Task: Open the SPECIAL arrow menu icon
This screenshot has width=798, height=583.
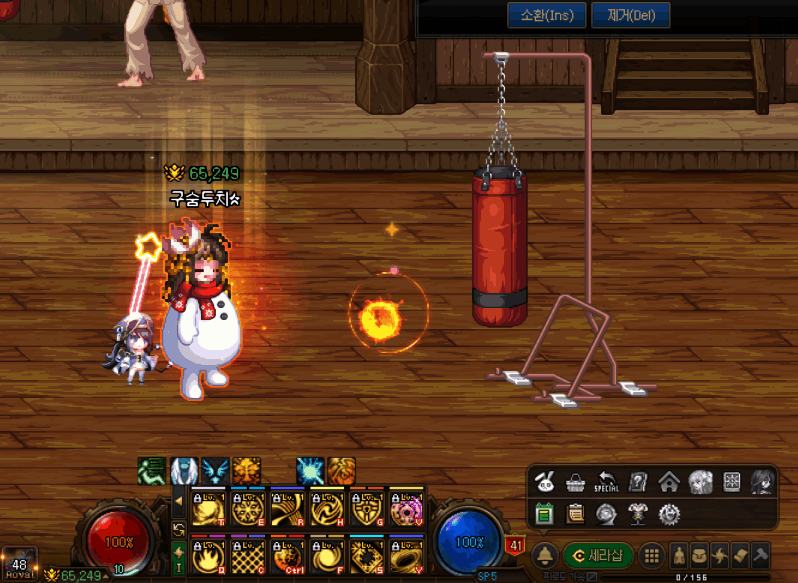Action: pos(607,482)
